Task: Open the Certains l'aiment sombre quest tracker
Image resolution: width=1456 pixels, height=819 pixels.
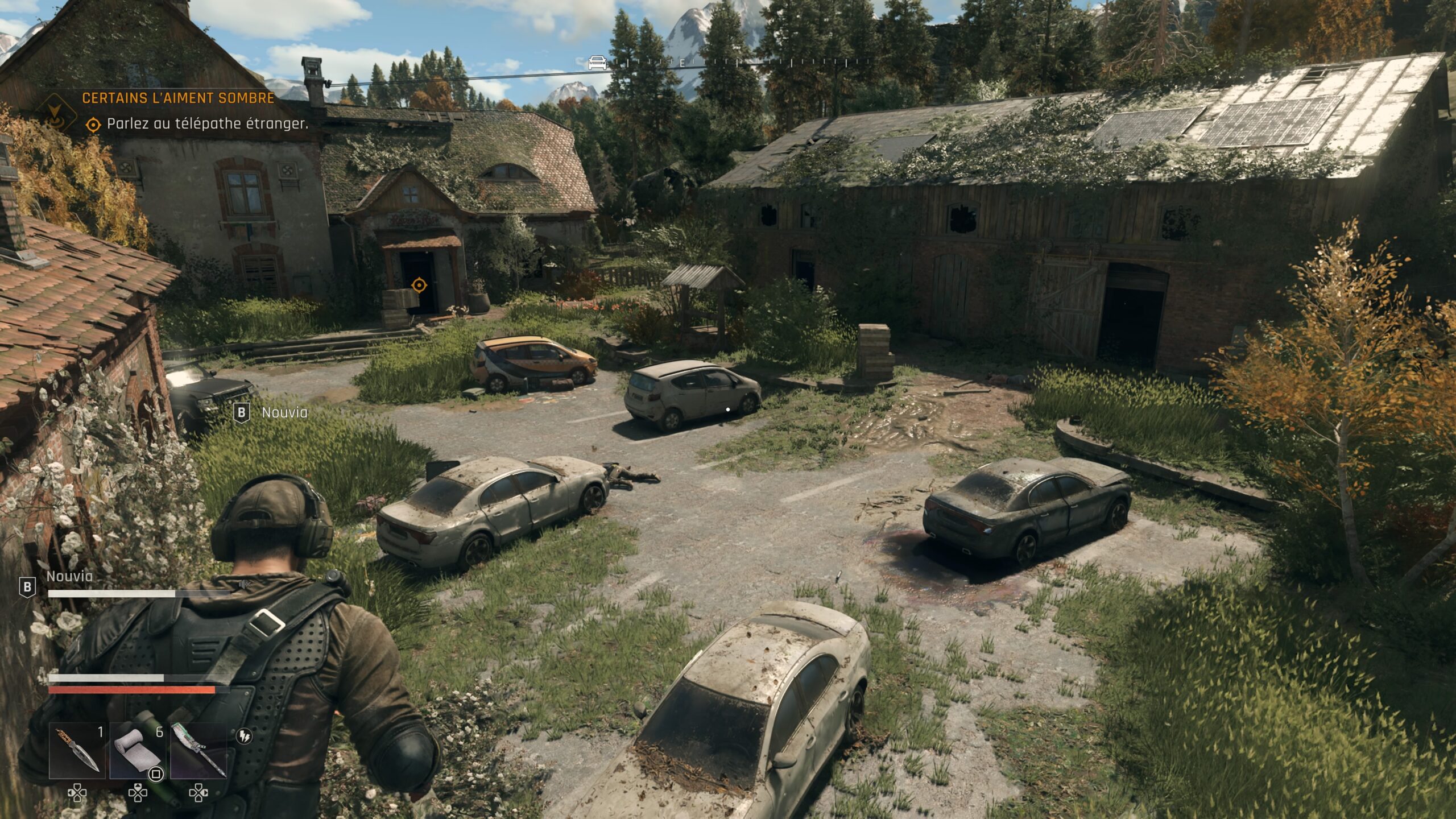Action: click(x=178, y=98)
